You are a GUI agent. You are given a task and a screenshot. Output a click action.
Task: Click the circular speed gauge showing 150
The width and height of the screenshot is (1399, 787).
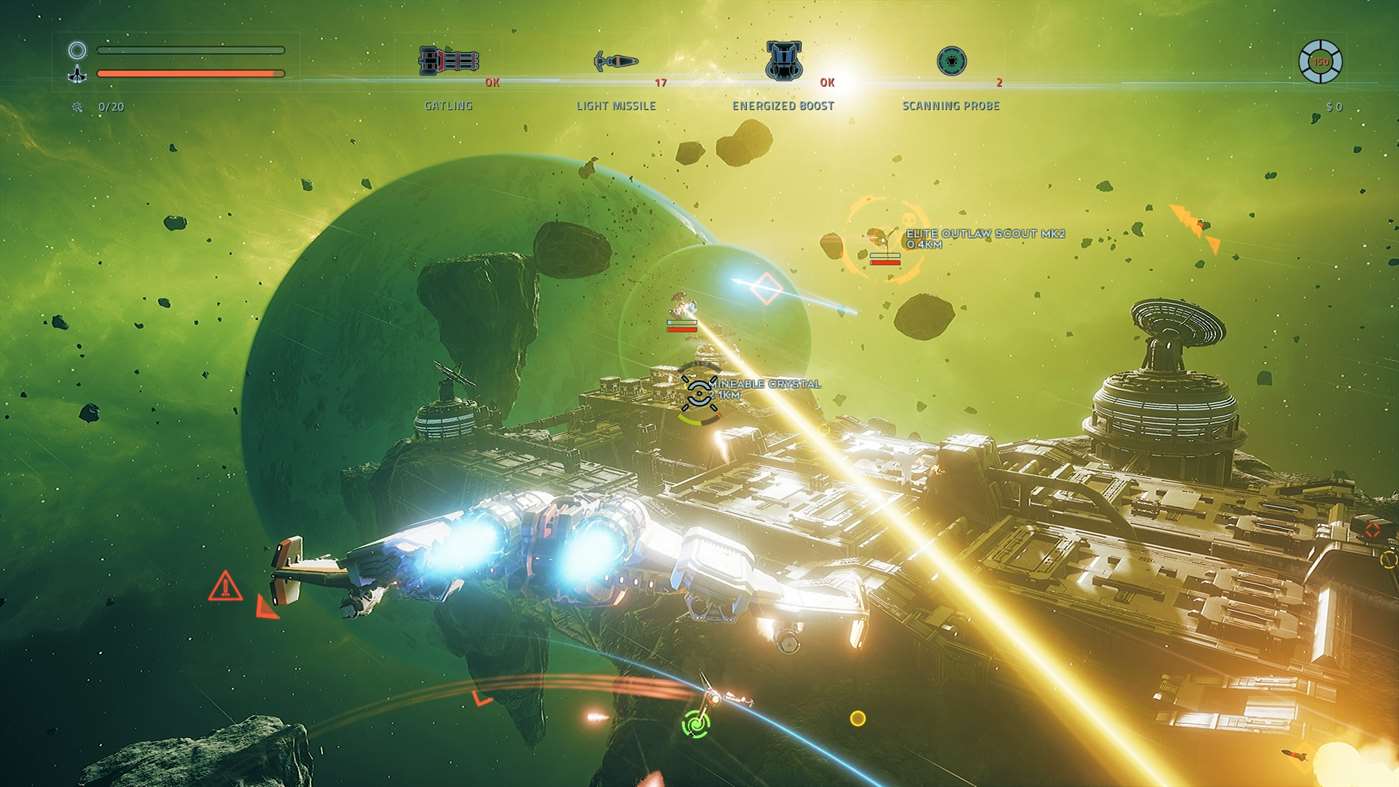(x=1320, y=62)
